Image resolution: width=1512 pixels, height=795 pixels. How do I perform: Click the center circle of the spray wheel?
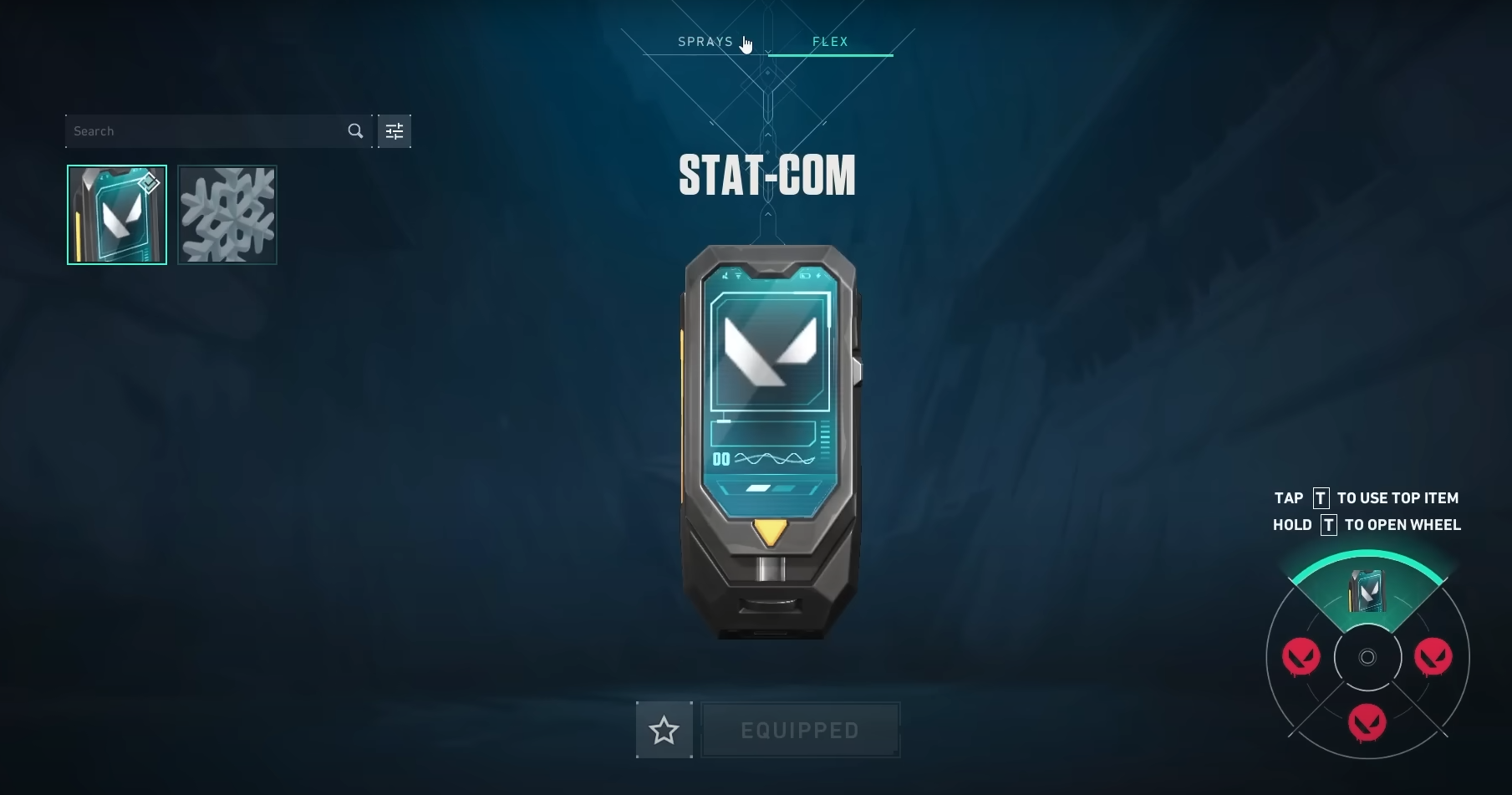click(1367, 657)
